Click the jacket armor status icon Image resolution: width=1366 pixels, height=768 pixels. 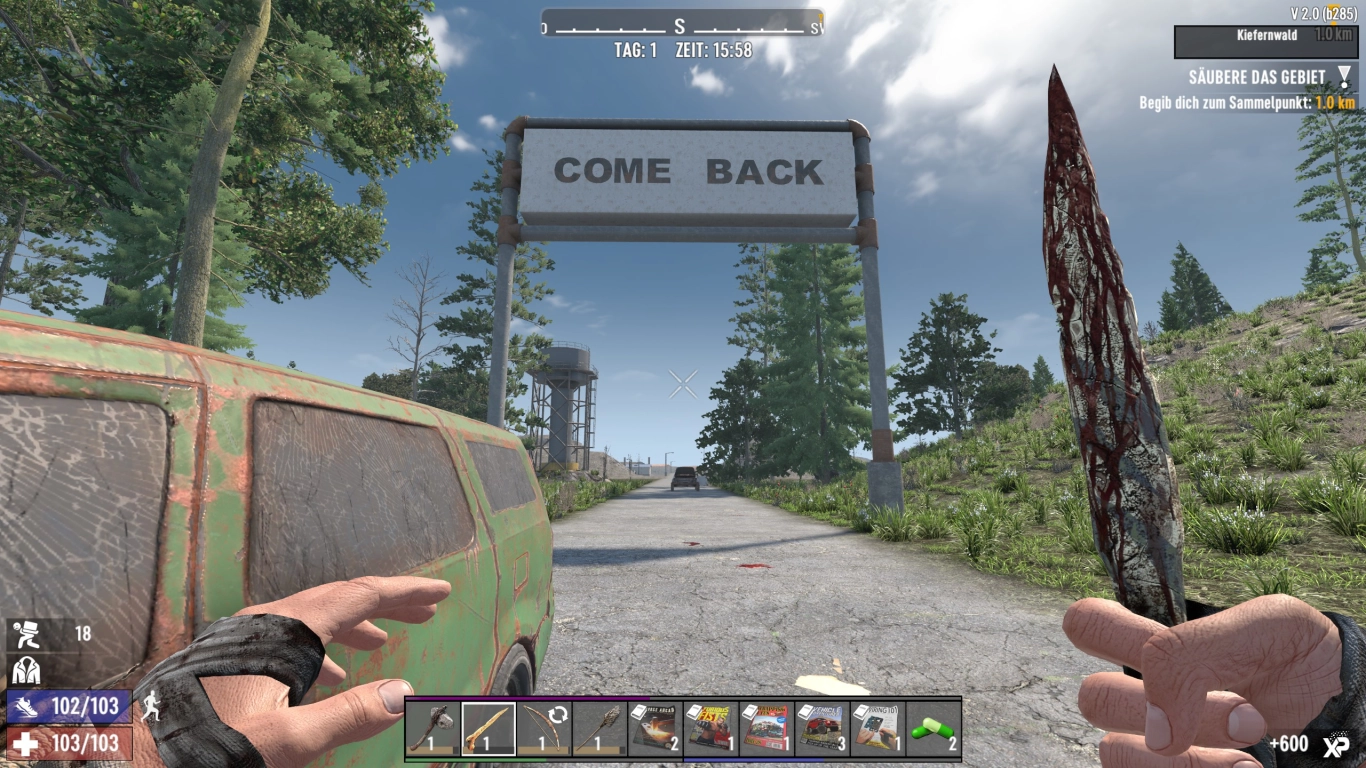27,670
